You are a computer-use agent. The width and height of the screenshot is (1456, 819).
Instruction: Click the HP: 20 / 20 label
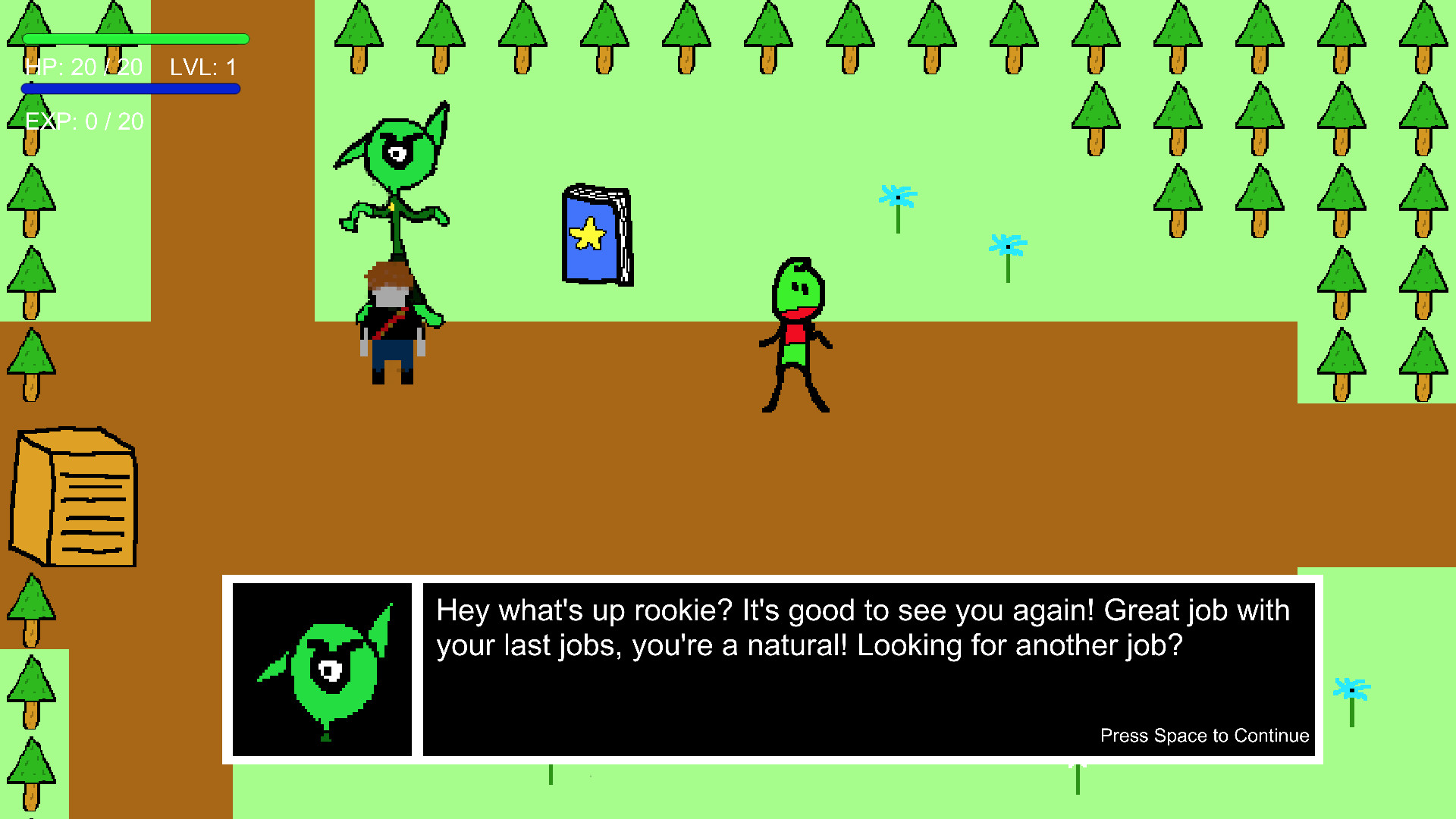point(83,67)
